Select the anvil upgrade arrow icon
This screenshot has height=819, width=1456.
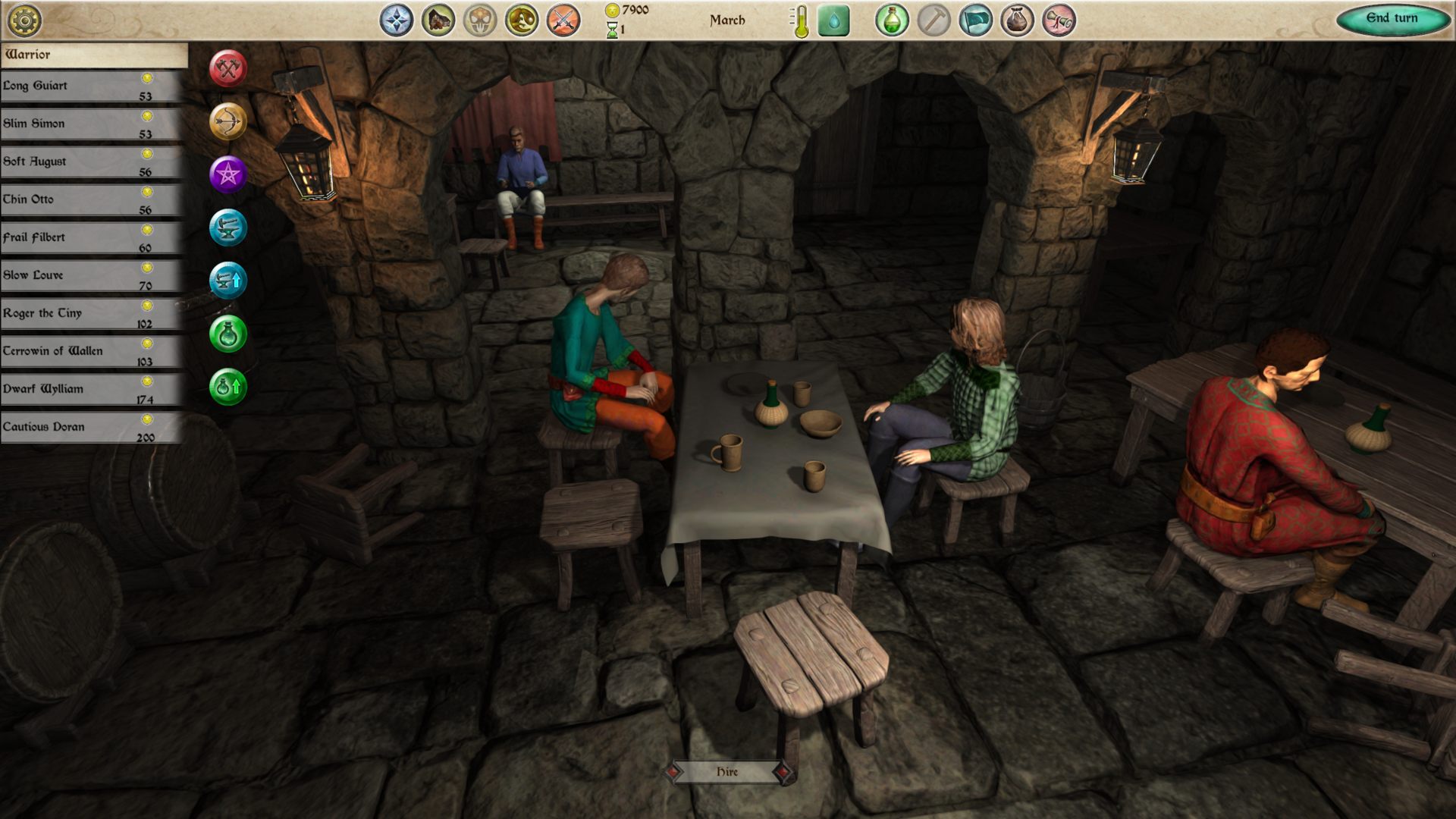[228, 281]
